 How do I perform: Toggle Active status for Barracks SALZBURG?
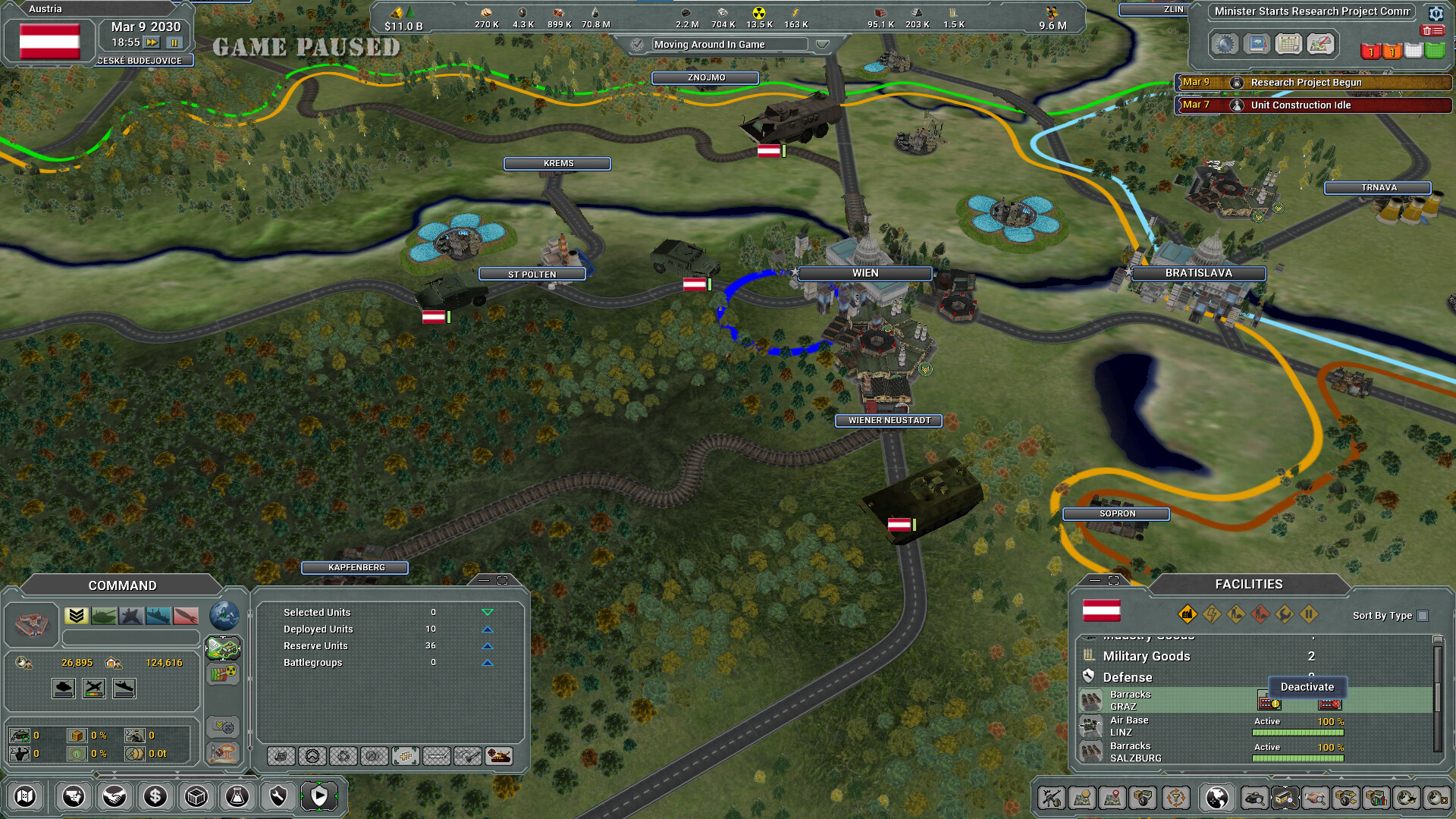pyautogui.click(x=1267, y=747)
